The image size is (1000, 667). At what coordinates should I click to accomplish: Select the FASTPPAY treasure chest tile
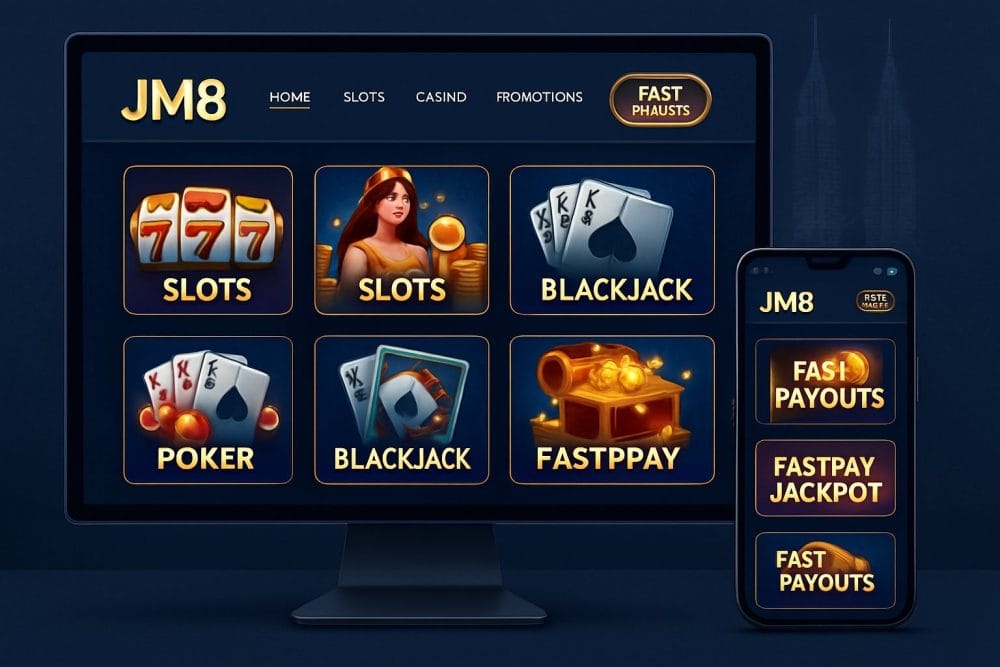[612, 410]
